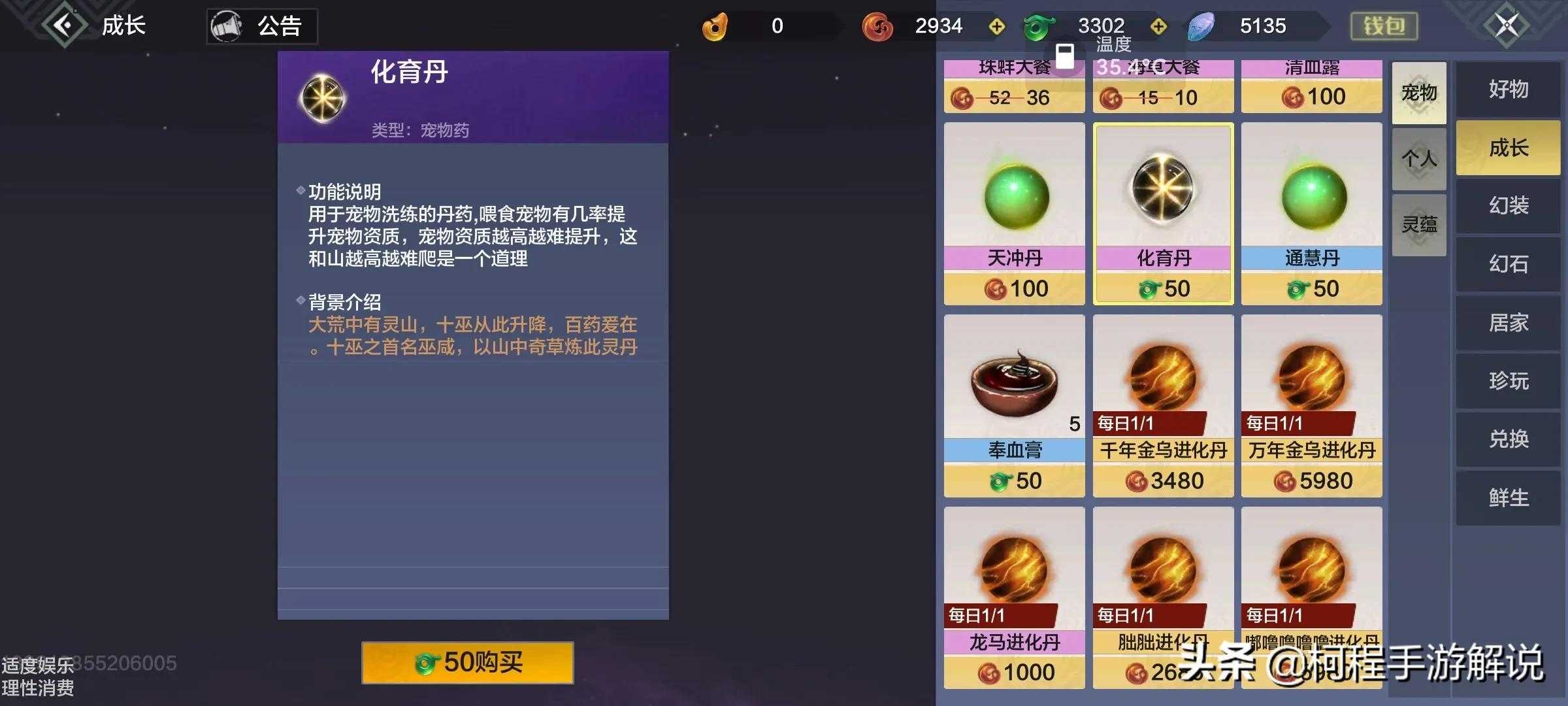Open the 居家 shop category
The height and width of the screenshot is (706, 1568).
point(1508,323)
